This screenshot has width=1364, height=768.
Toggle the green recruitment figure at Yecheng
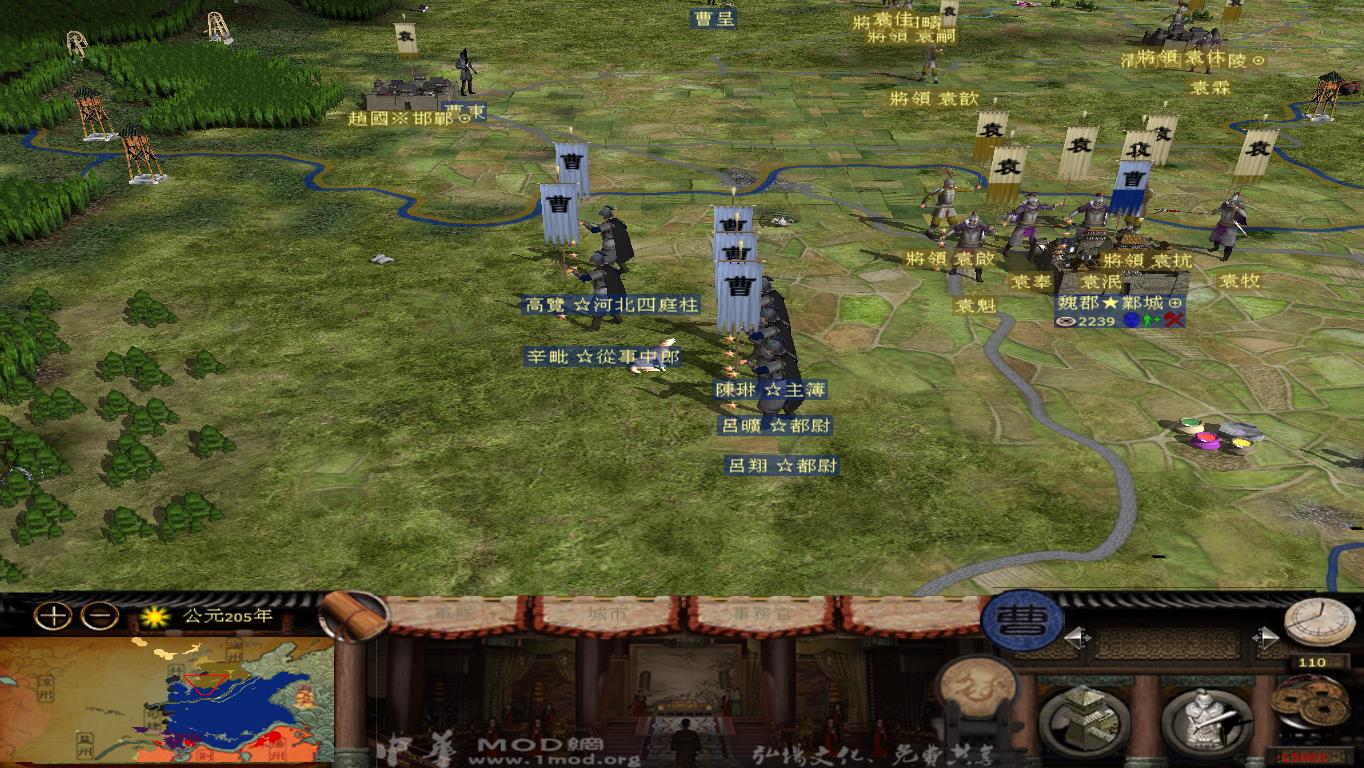click(1149, 321)
